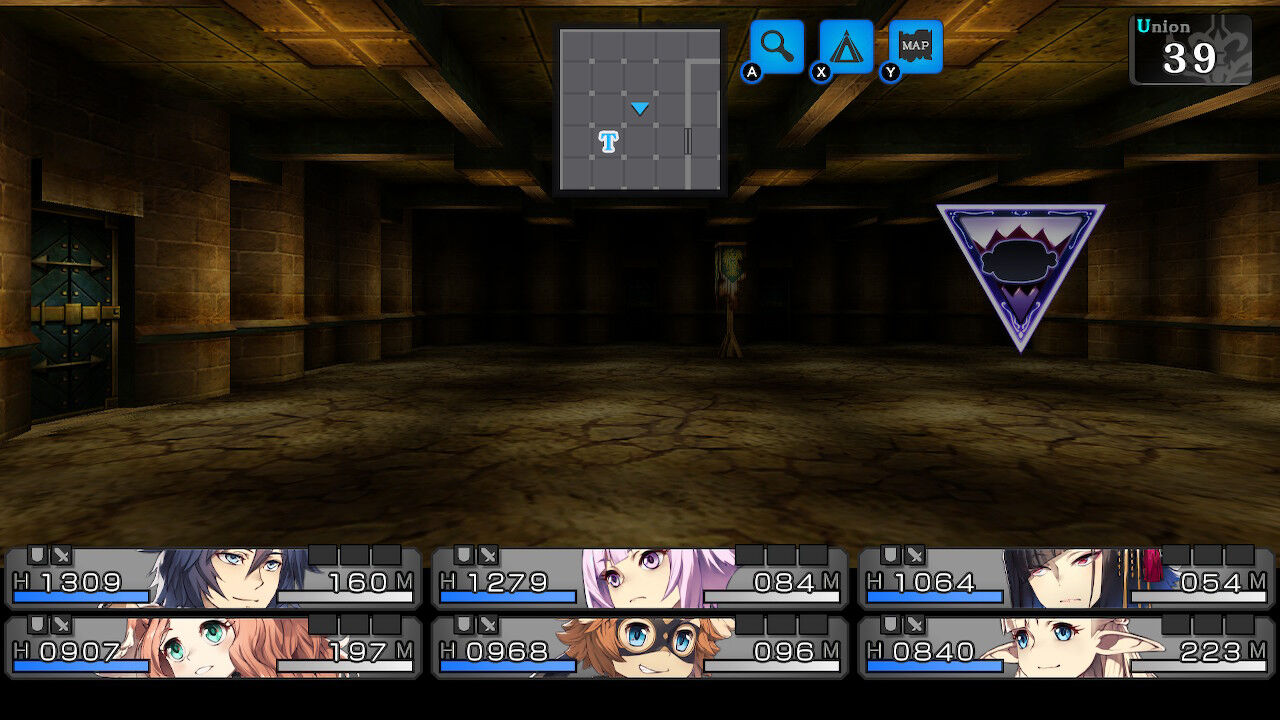1280x720 pixels.
Task: Select the tent camp icon
Action: pyautogui.click(x=845, y=45)
